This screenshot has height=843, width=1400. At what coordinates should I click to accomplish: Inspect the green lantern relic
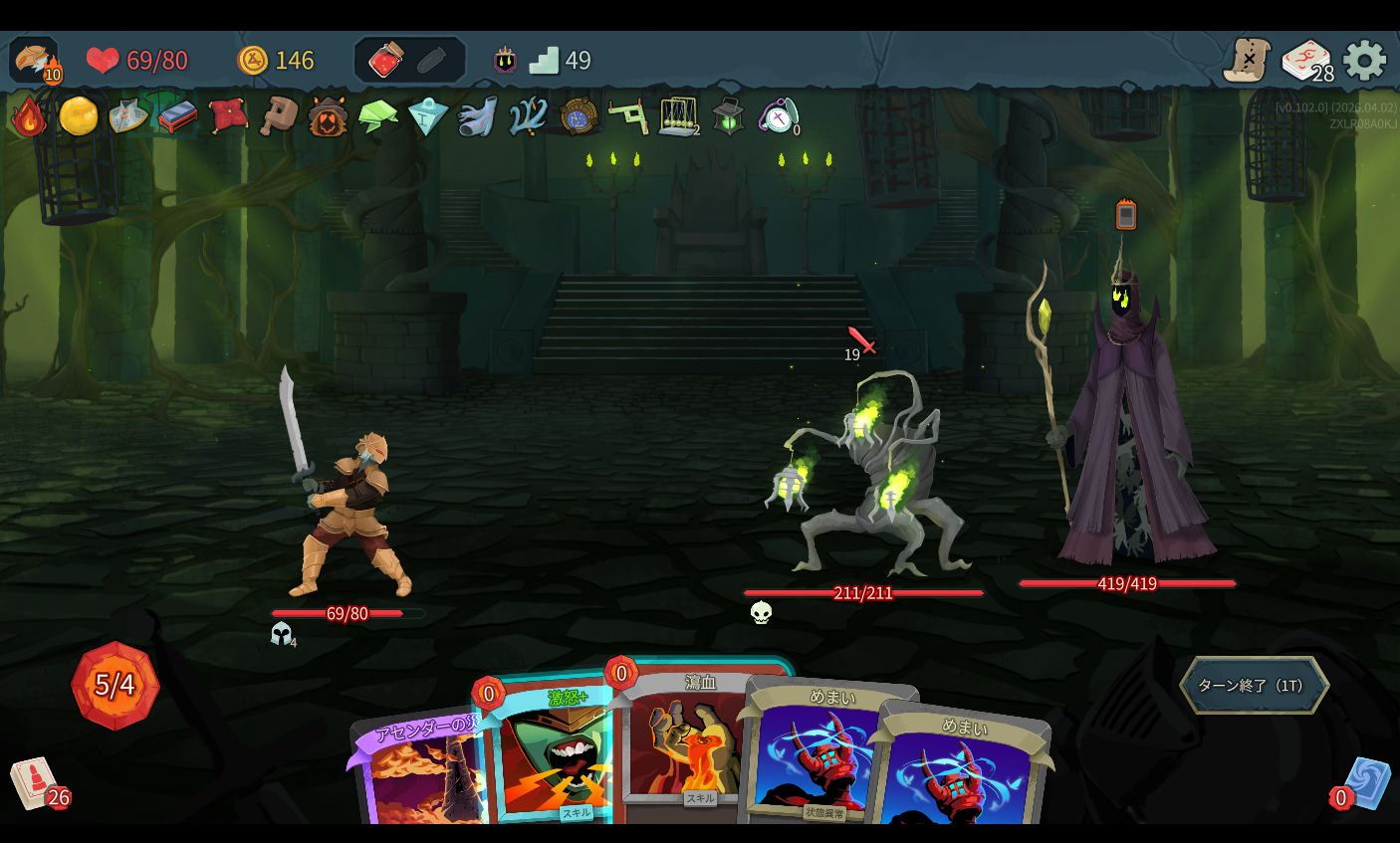pos(728,116)
